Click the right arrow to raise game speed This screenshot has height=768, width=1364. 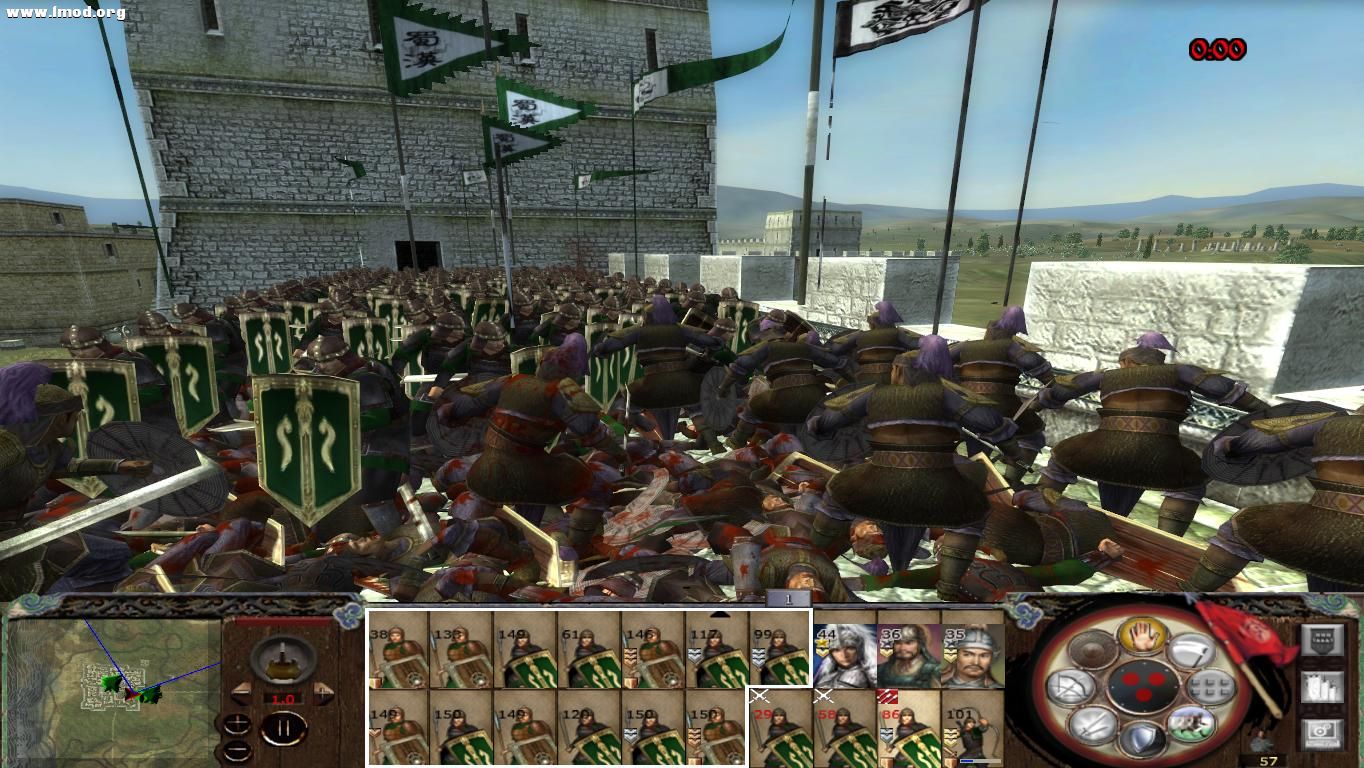pyautogui.click(x=322, y=692)
